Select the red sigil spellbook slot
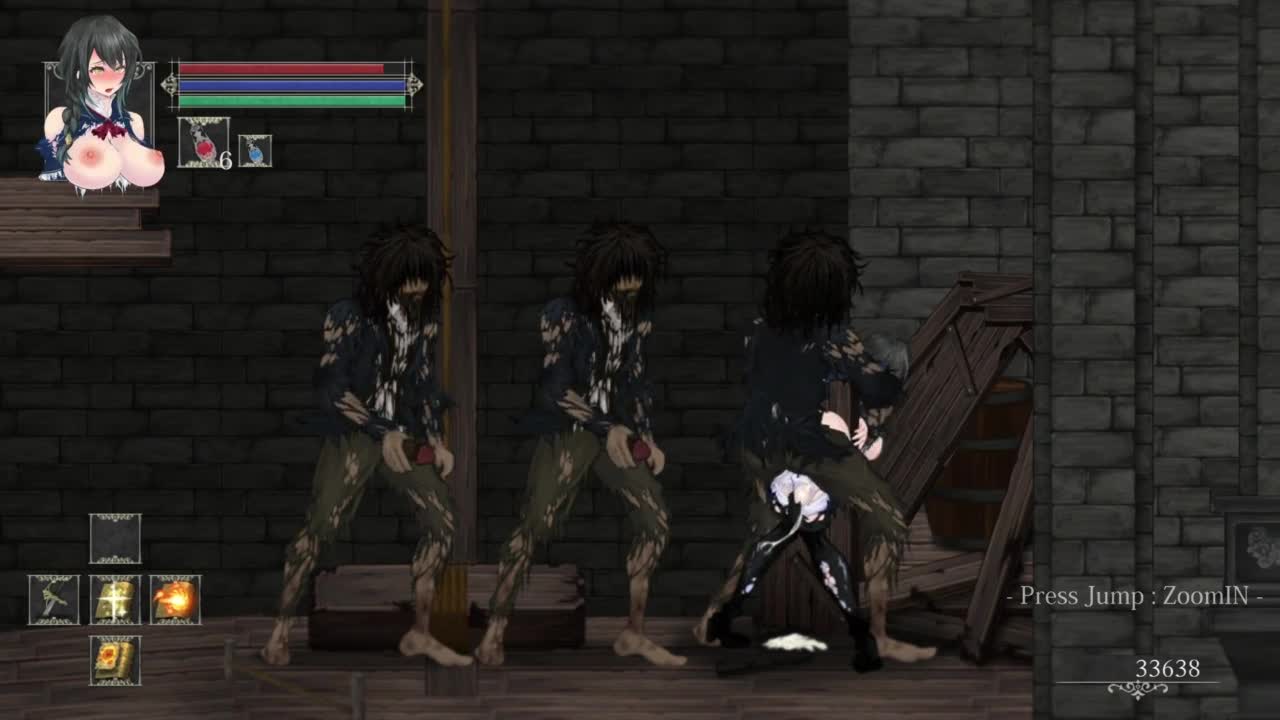The width and height of the screenshot is (1280, 720). [x=115, y=660]
